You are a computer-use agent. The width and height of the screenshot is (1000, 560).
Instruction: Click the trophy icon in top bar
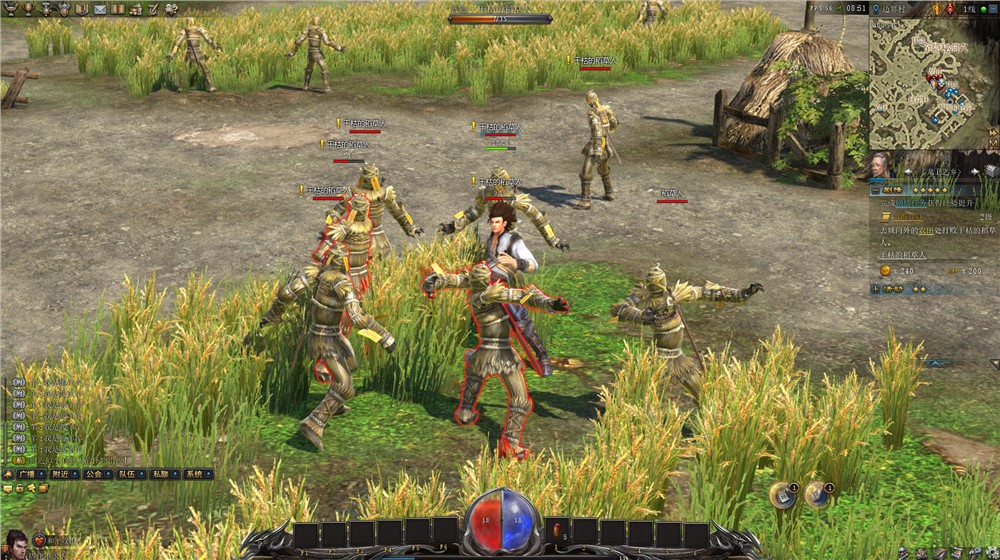point(29,9)
